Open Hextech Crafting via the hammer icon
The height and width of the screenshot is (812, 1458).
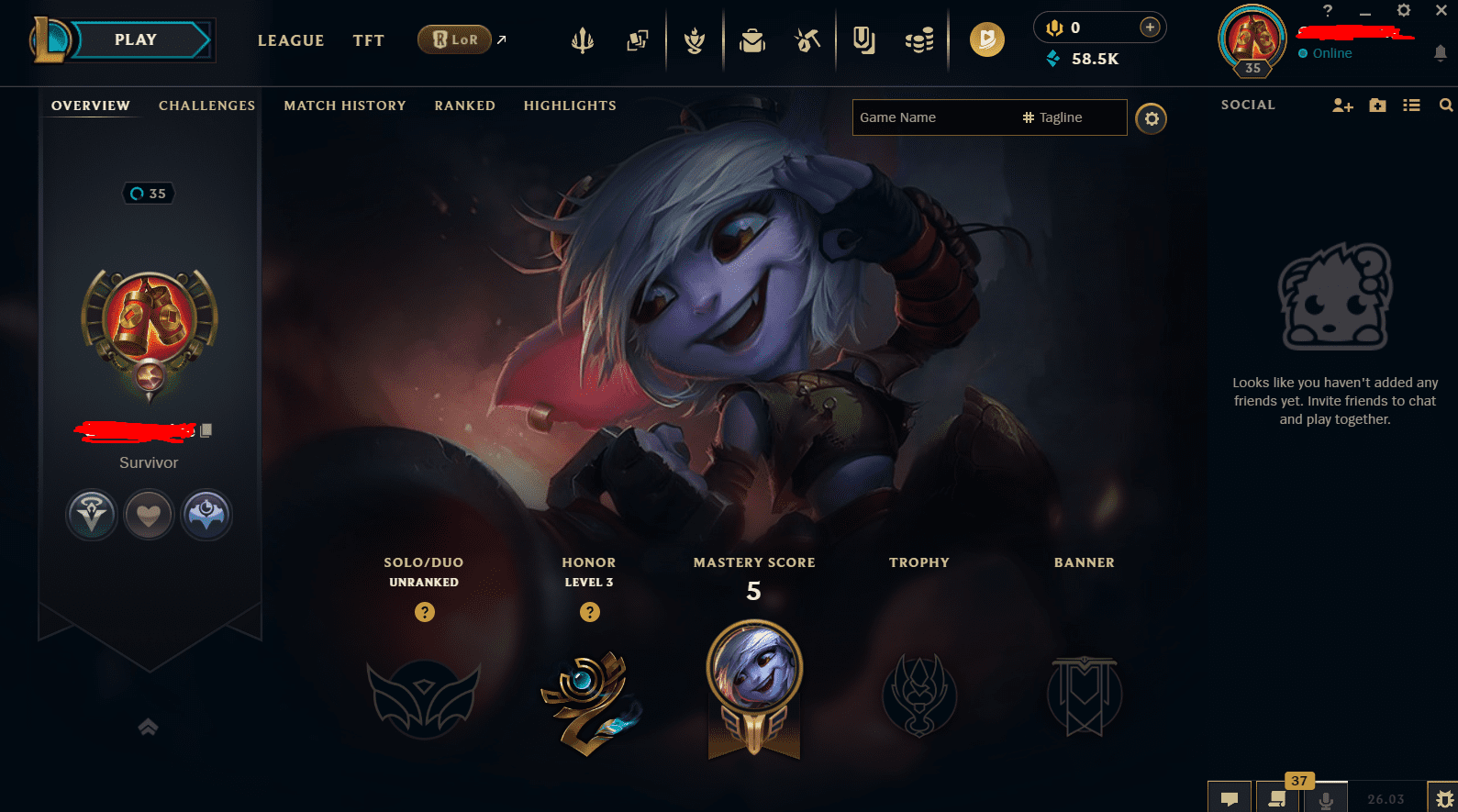pyautogui.click(x=807, y=39)
